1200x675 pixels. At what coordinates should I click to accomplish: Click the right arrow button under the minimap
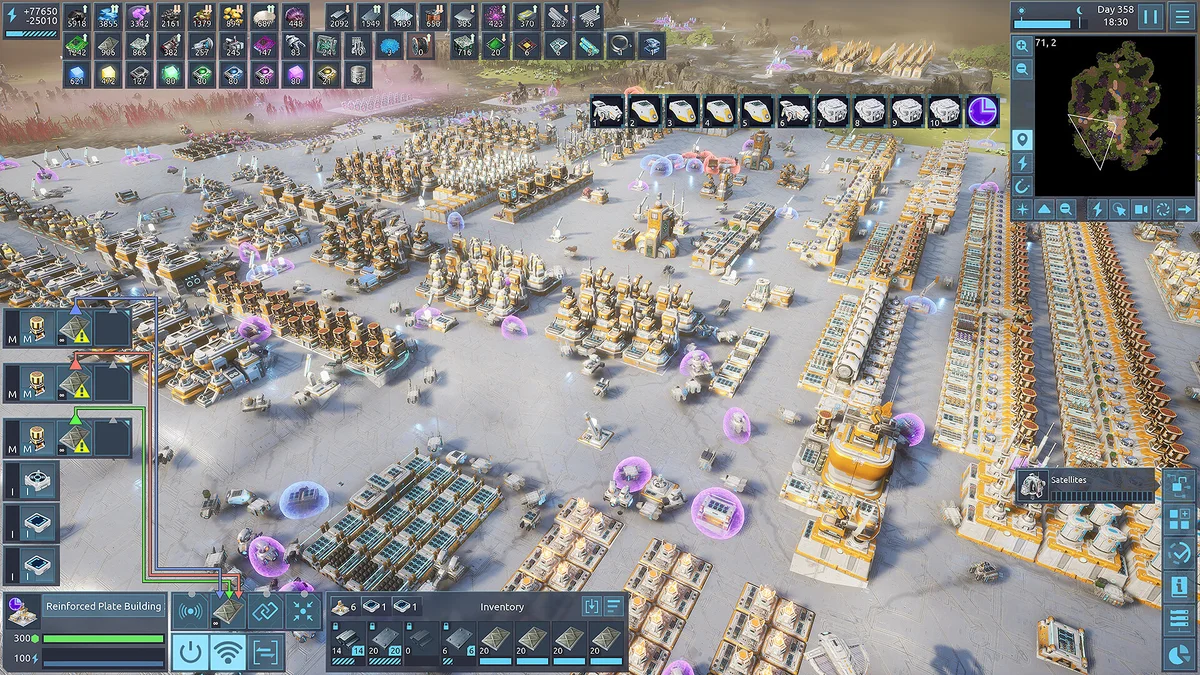pos(1185,209)
